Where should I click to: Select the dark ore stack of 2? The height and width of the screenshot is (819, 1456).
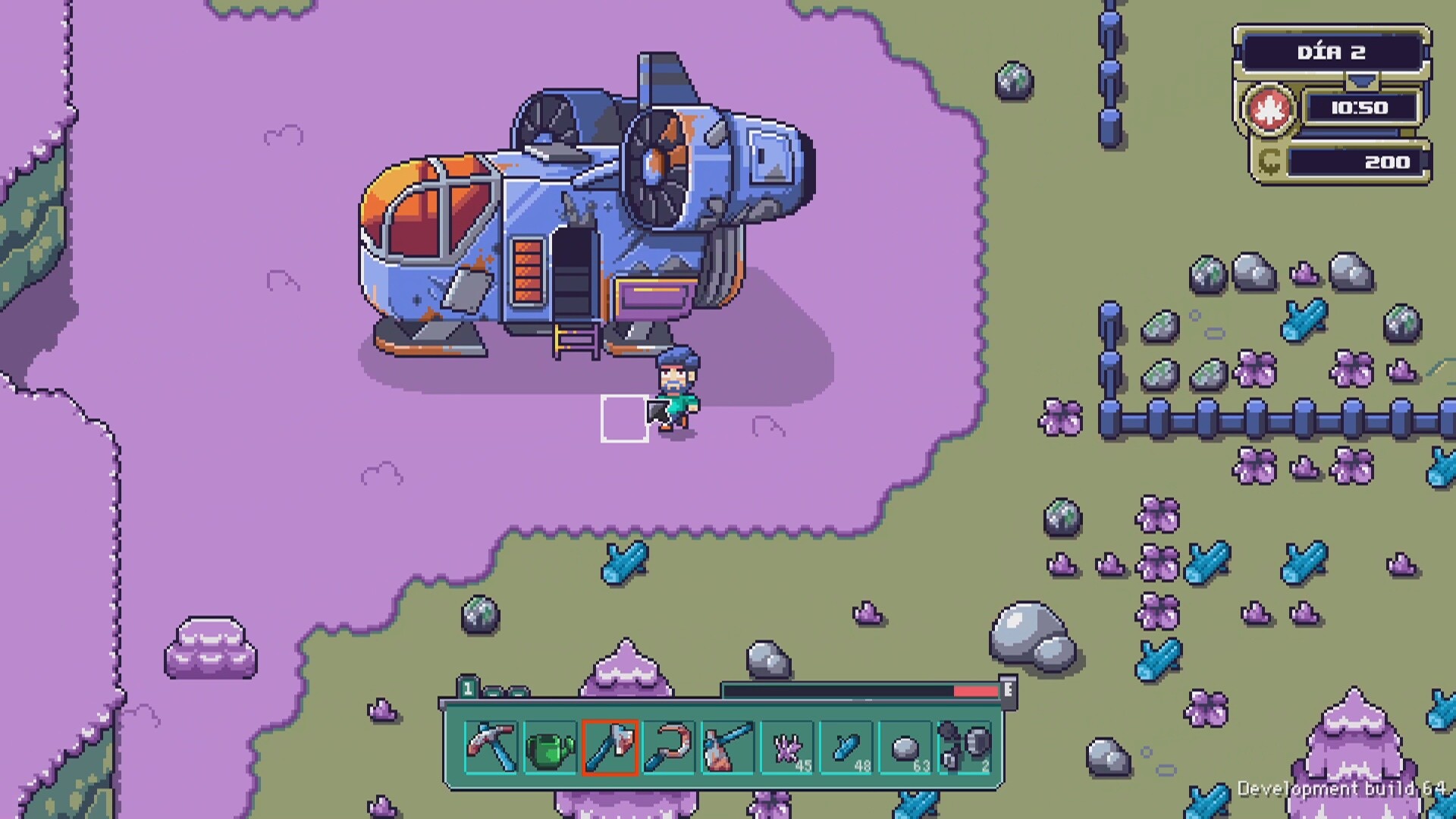pos(965,748)
